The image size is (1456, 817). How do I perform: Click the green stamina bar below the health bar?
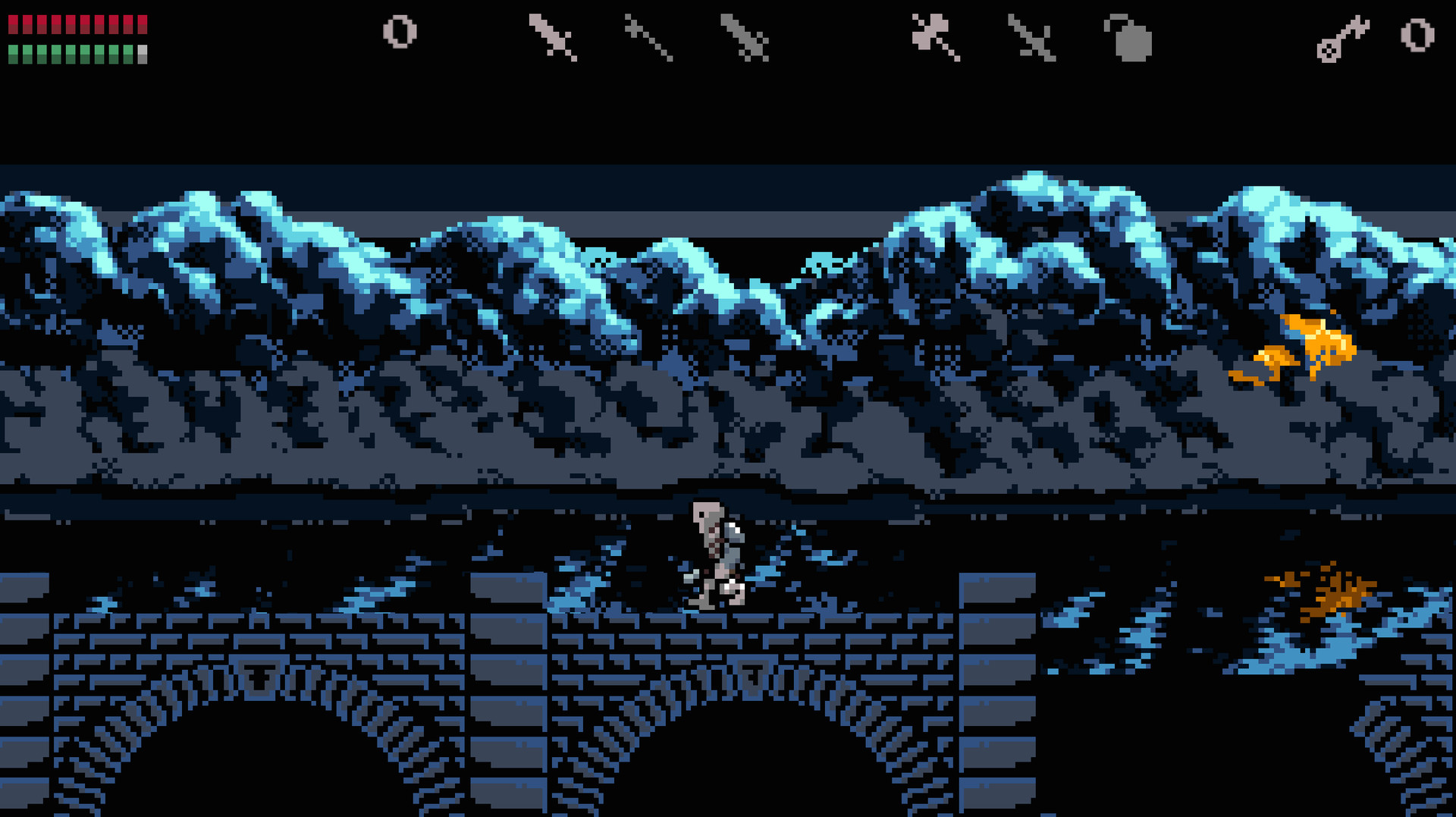(76, 53)
